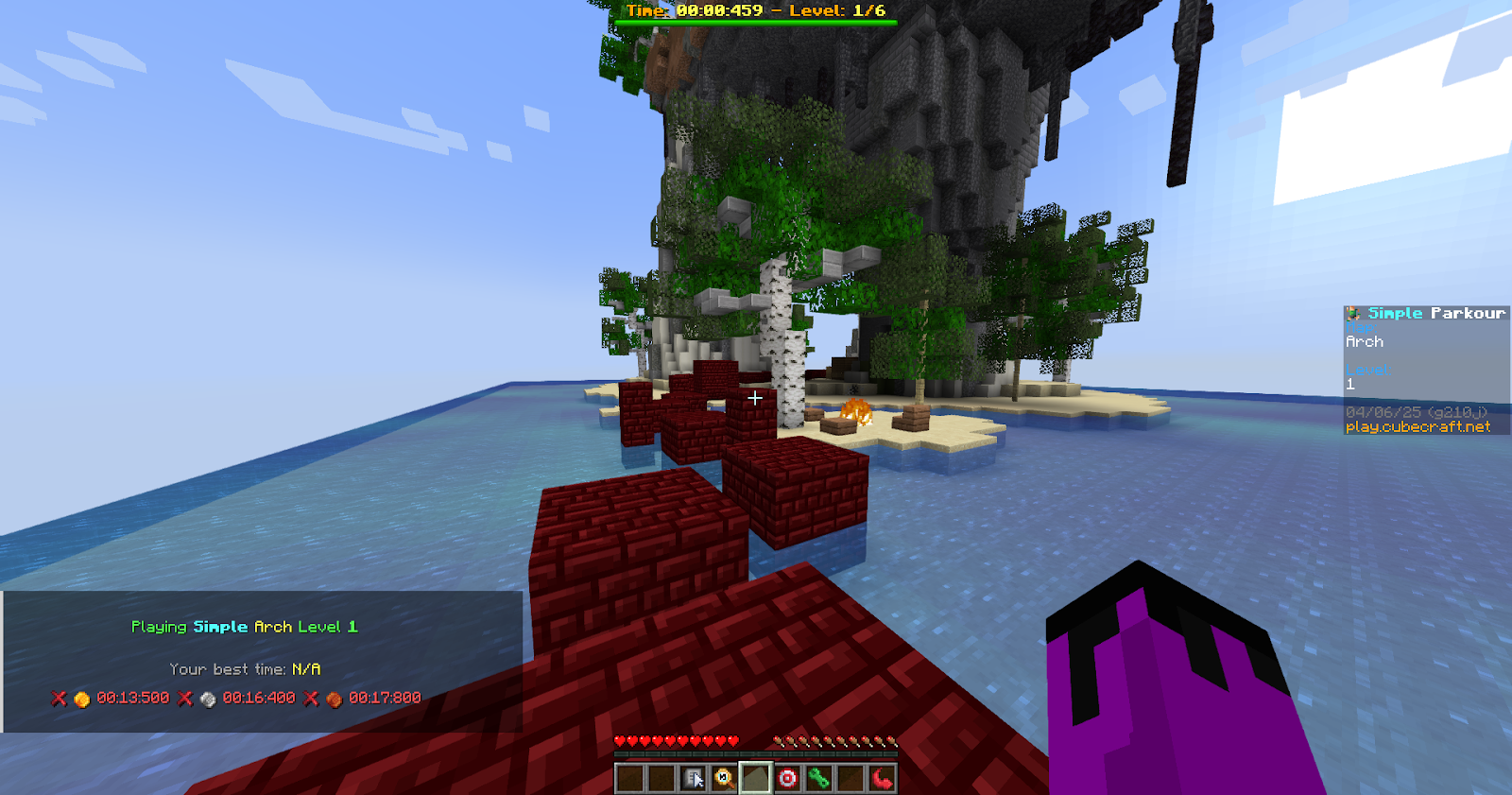Image resolution: width=1512 pixels, height=795 pixels.
Task: Click the green timer progress bar
Action: [x=756, y=23]
